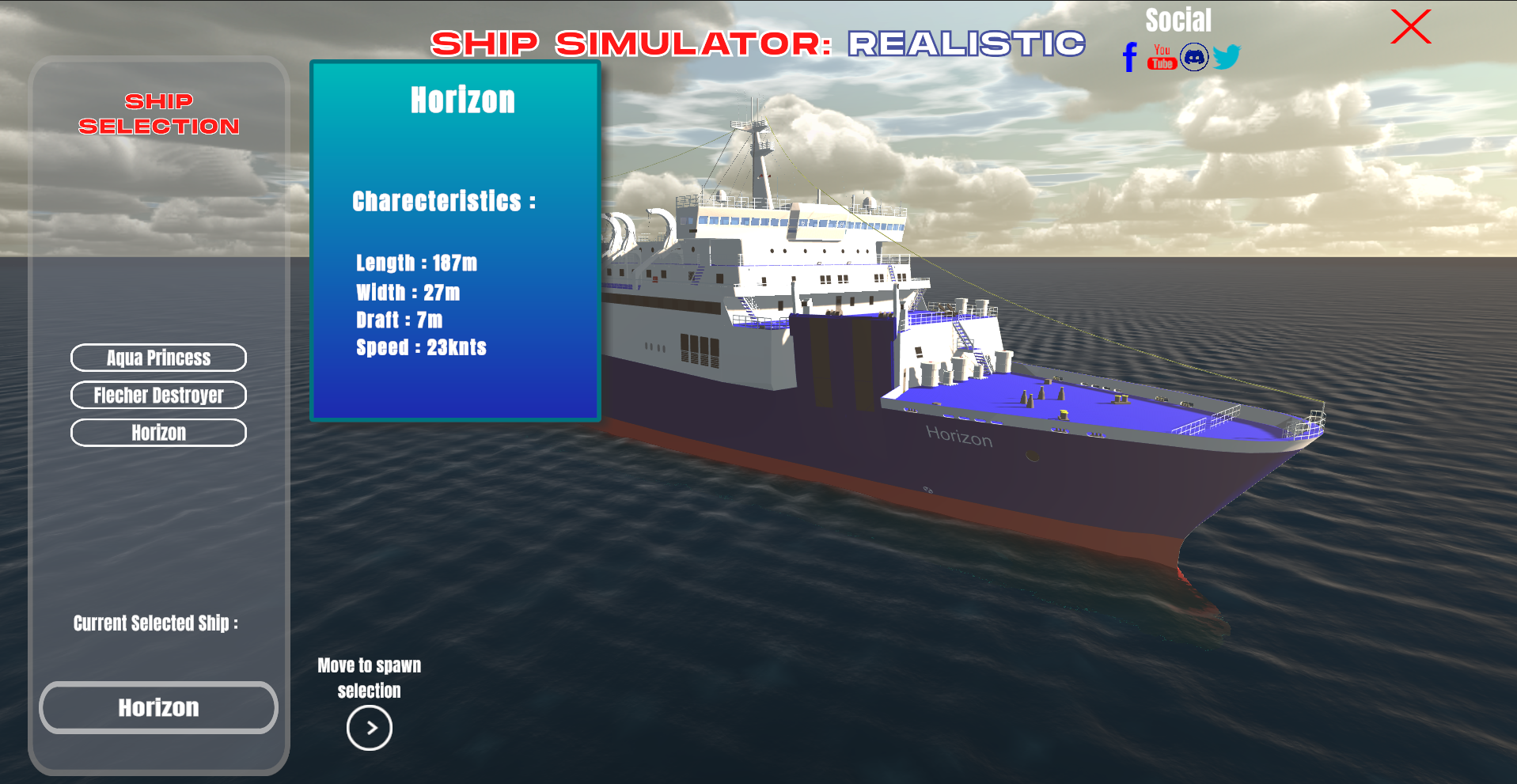Click the red X to exit ship selection
This screenshot has height=784, width=1517.
(x=1410, y=27)
